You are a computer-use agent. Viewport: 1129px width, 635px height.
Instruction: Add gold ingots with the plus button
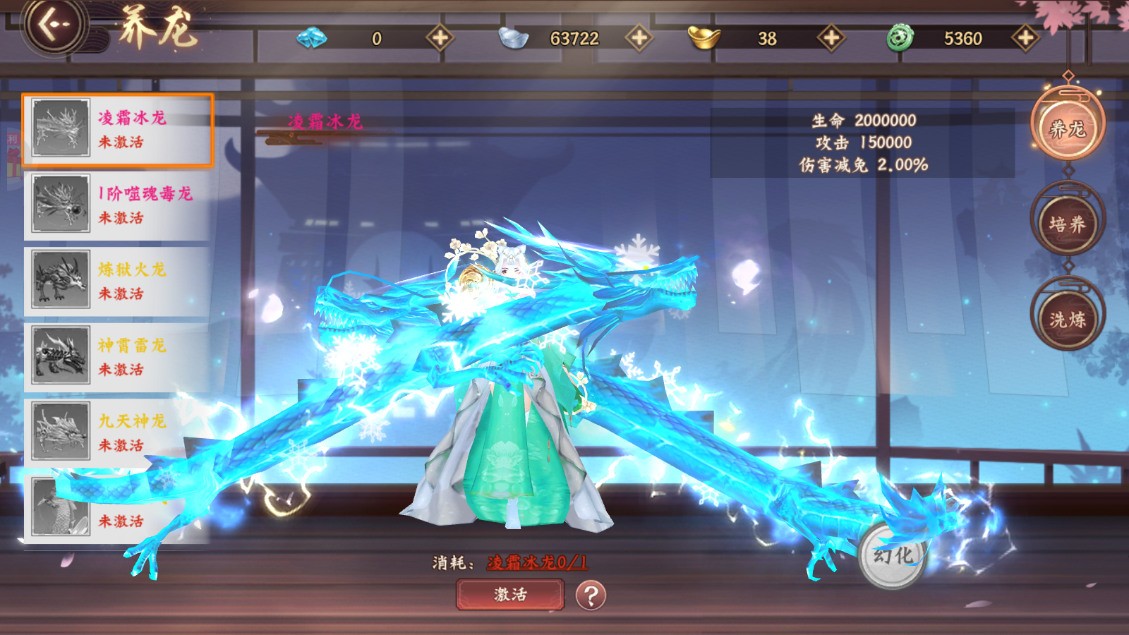pyautogui.click(x=831, y=38)
